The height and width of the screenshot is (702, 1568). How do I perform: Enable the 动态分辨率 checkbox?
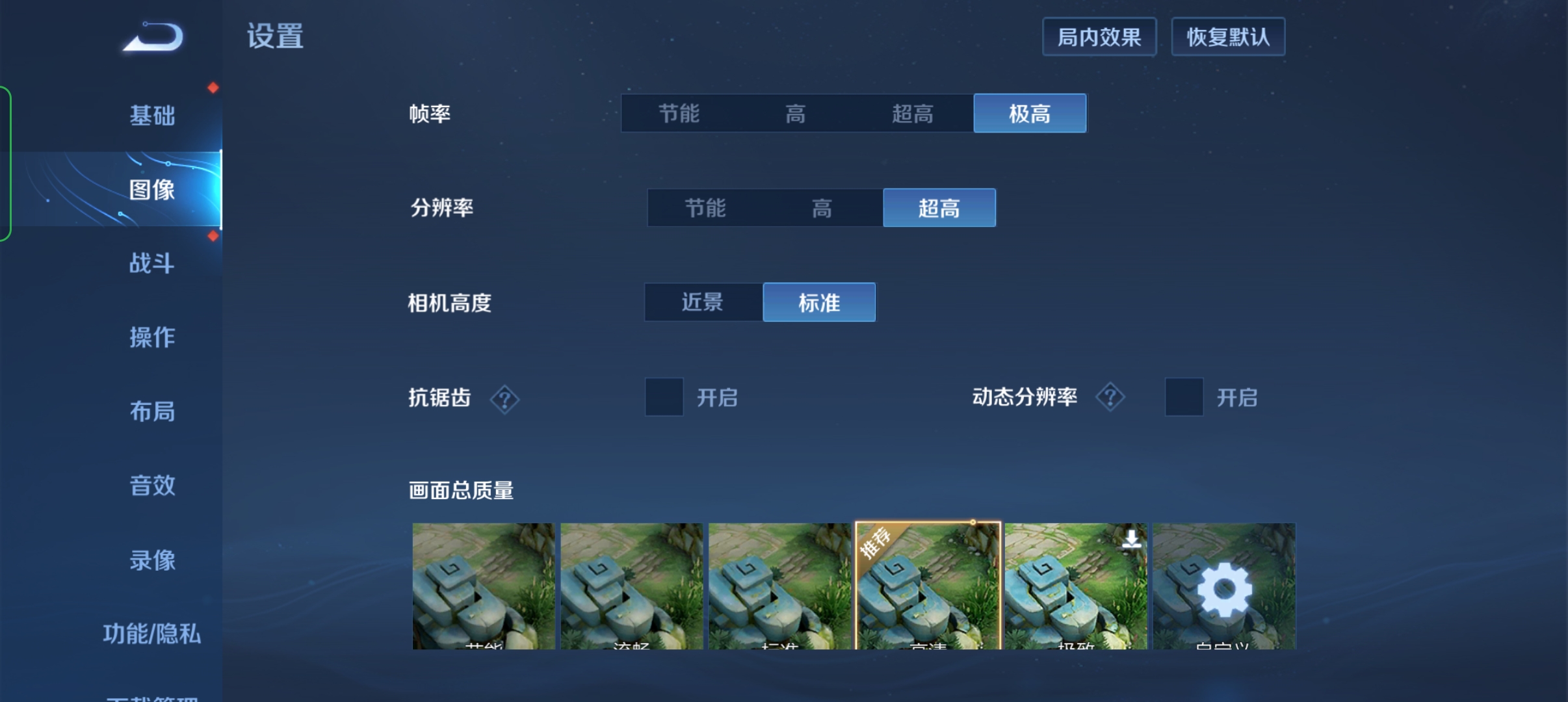(1184, 397)
